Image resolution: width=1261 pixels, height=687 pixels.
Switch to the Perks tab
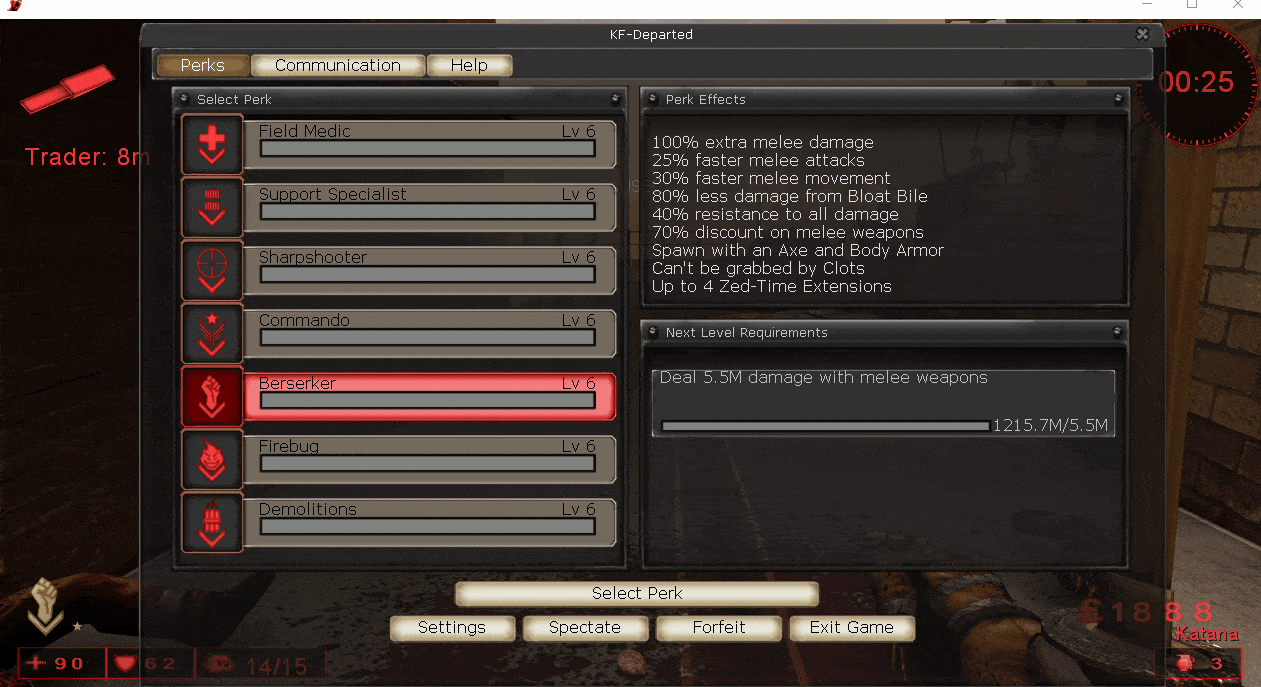pyautogui.click(x=203, y=66)
